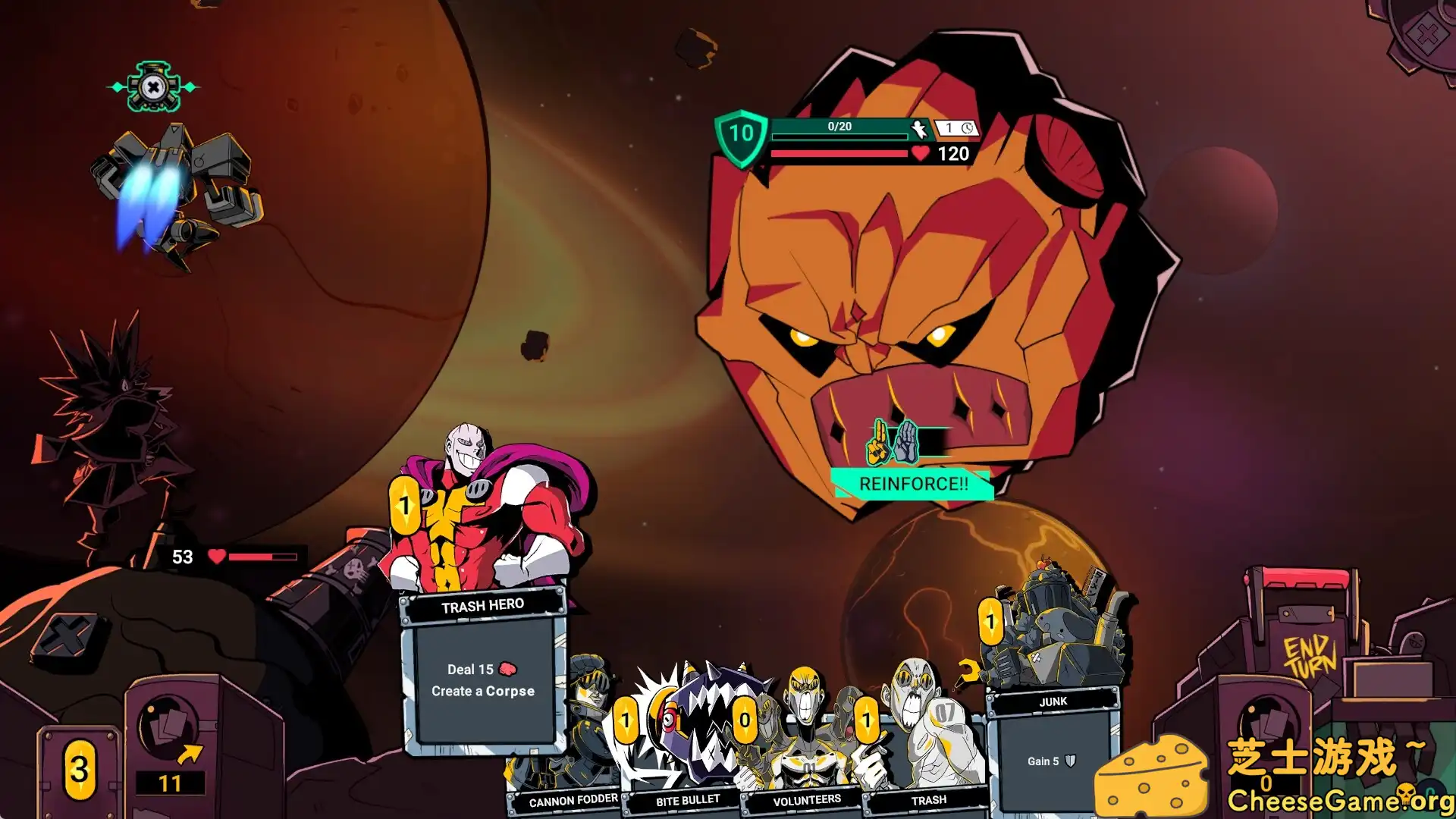Click the heart icon beside the boss's 120 HP

point(918,154)
